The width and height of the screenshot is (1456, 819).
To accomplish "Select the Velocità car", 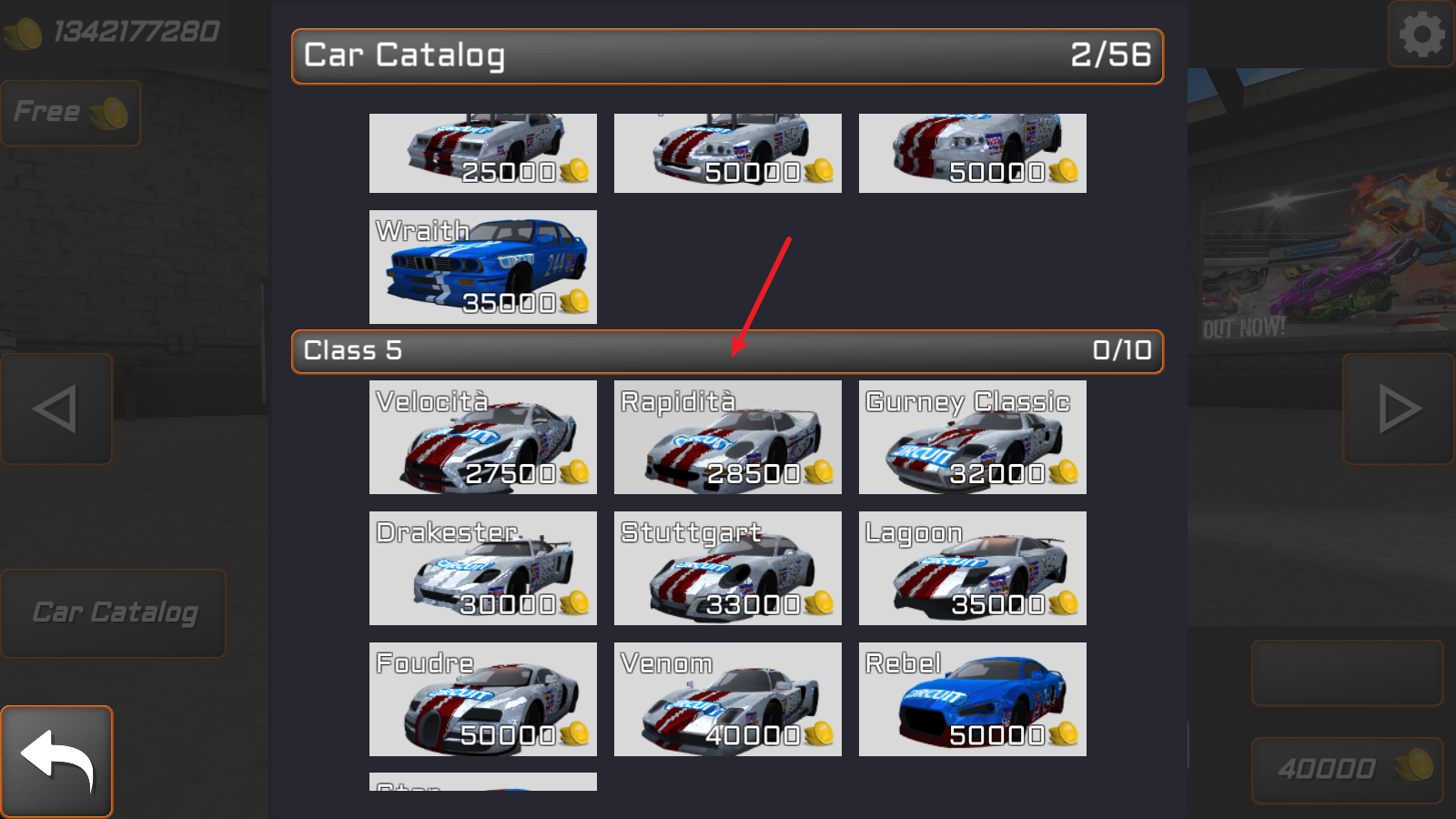I will pyautogui.click(x=482, y=438).
